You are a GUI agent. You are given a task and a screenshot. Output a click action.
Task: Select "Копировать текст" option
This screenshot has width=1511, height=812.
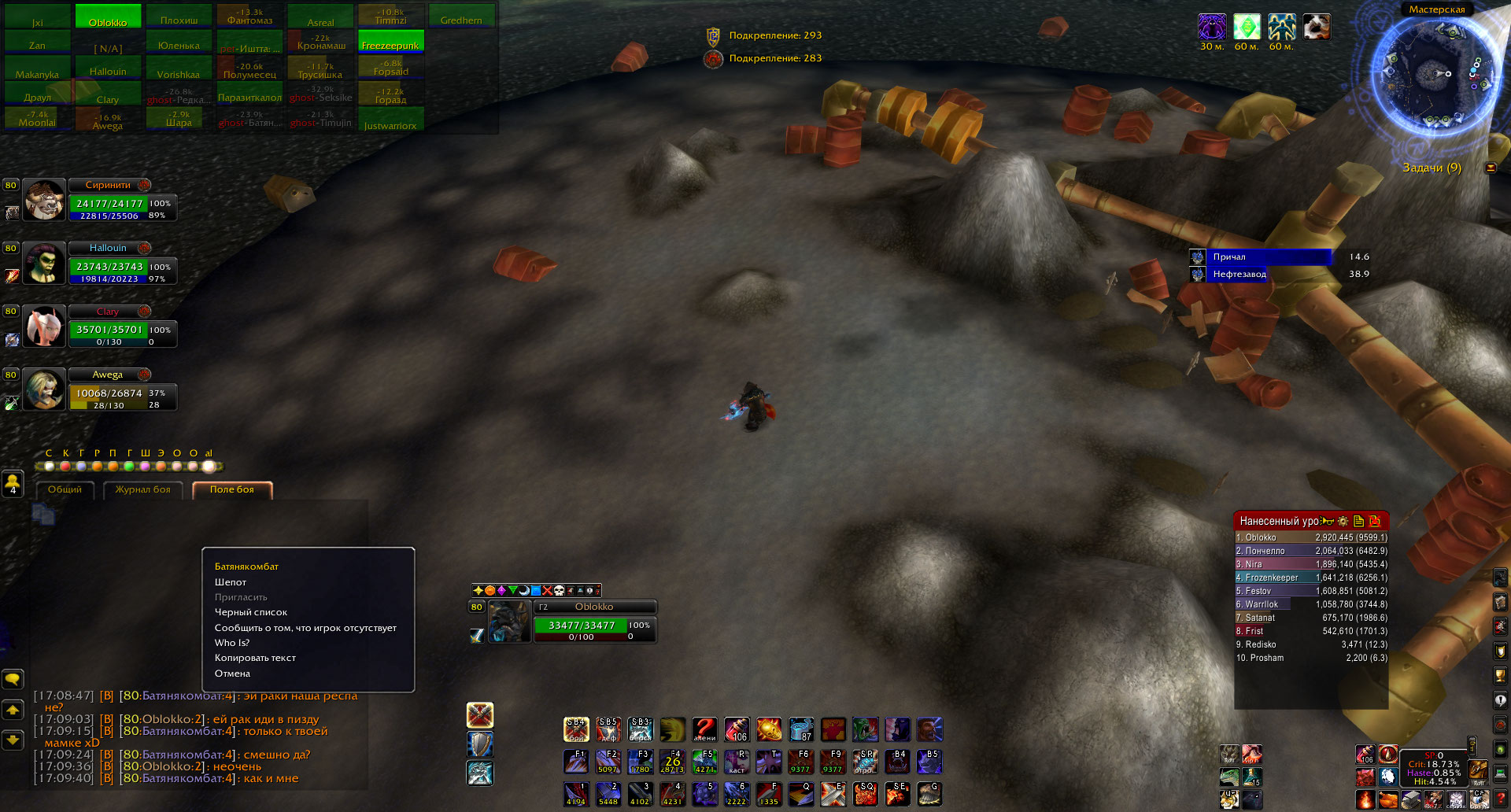point(255,658)
